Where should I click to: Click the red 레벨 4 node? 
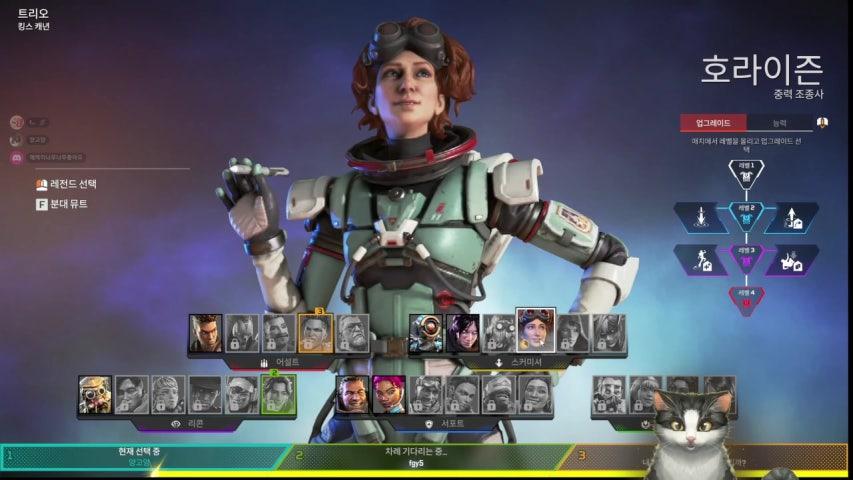point(746,300)
